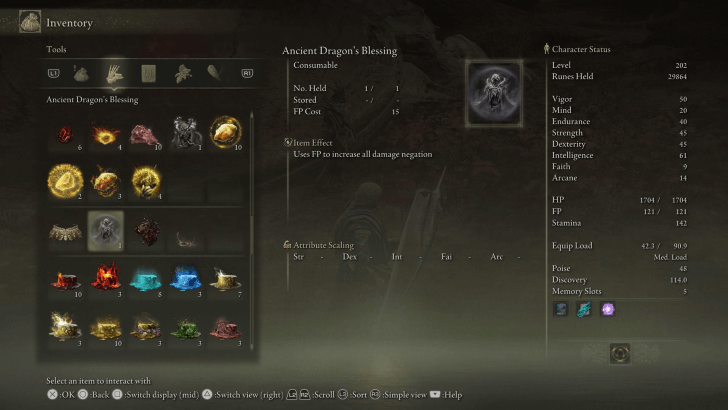Open the Character Status panel header

[x=580, y=48]
